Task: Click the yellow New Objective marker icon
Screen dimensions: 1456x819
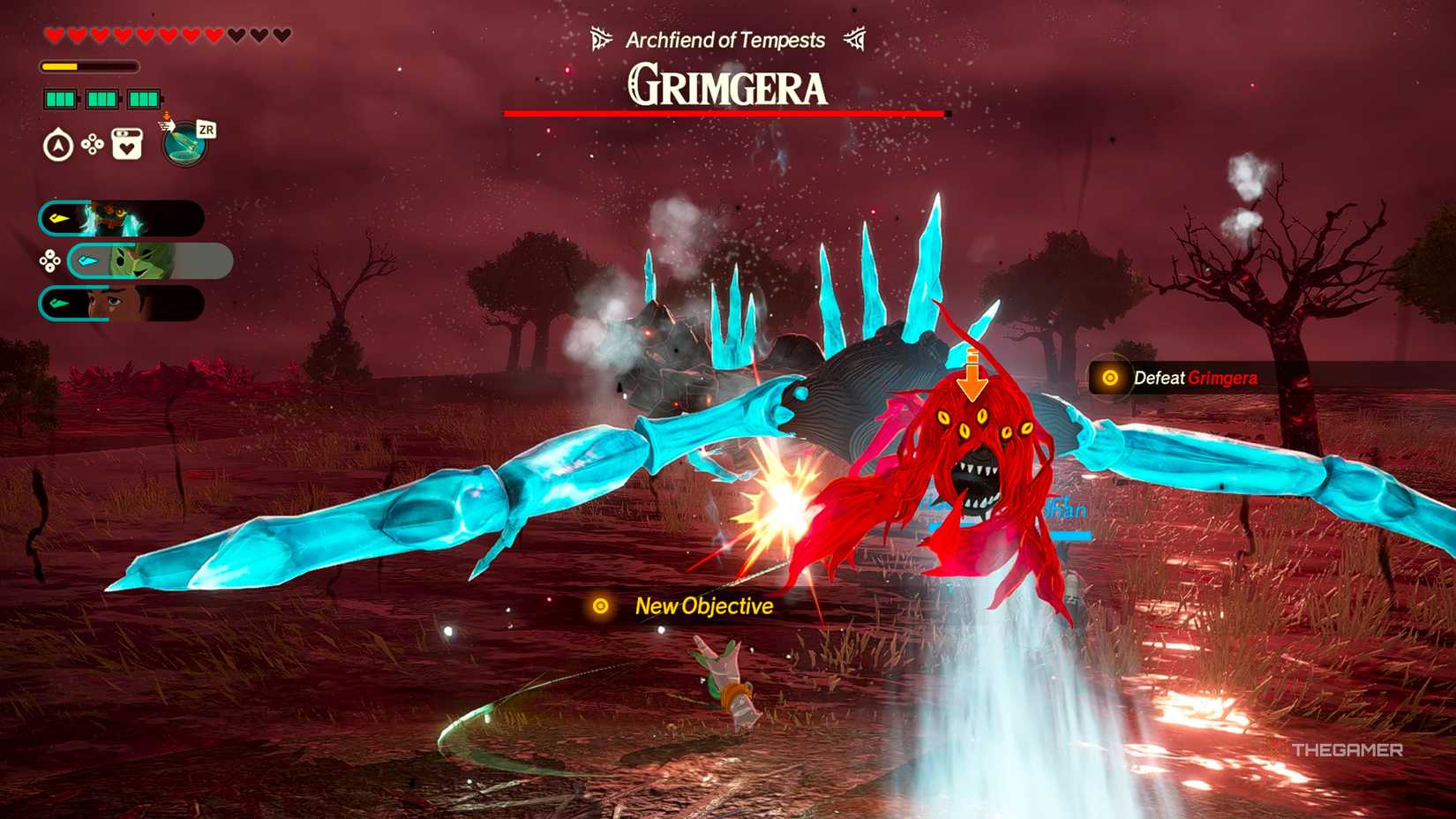Action: point(603,606)
